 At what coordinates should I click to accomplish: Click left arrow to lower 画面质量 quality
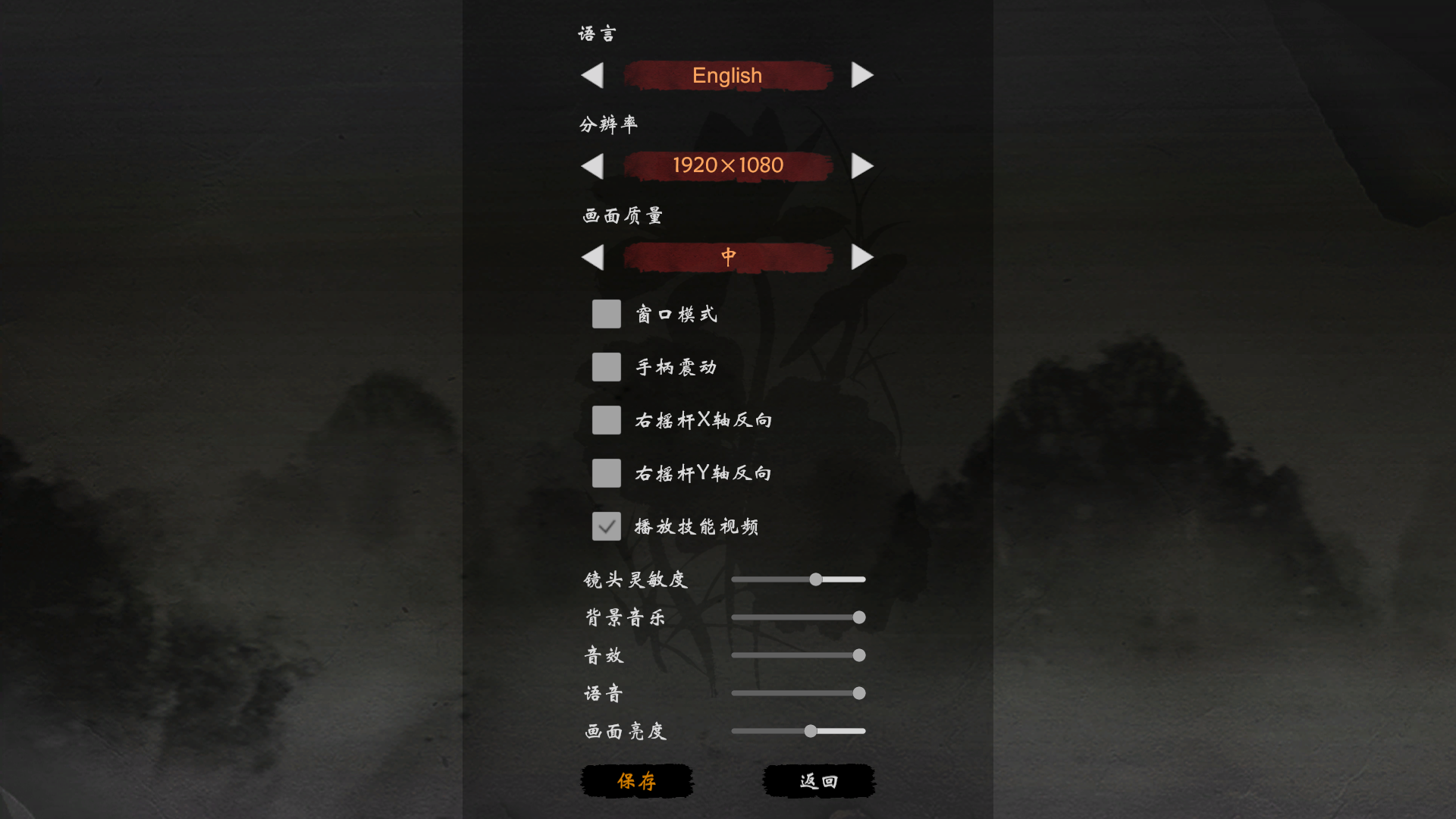pos(594,257)
